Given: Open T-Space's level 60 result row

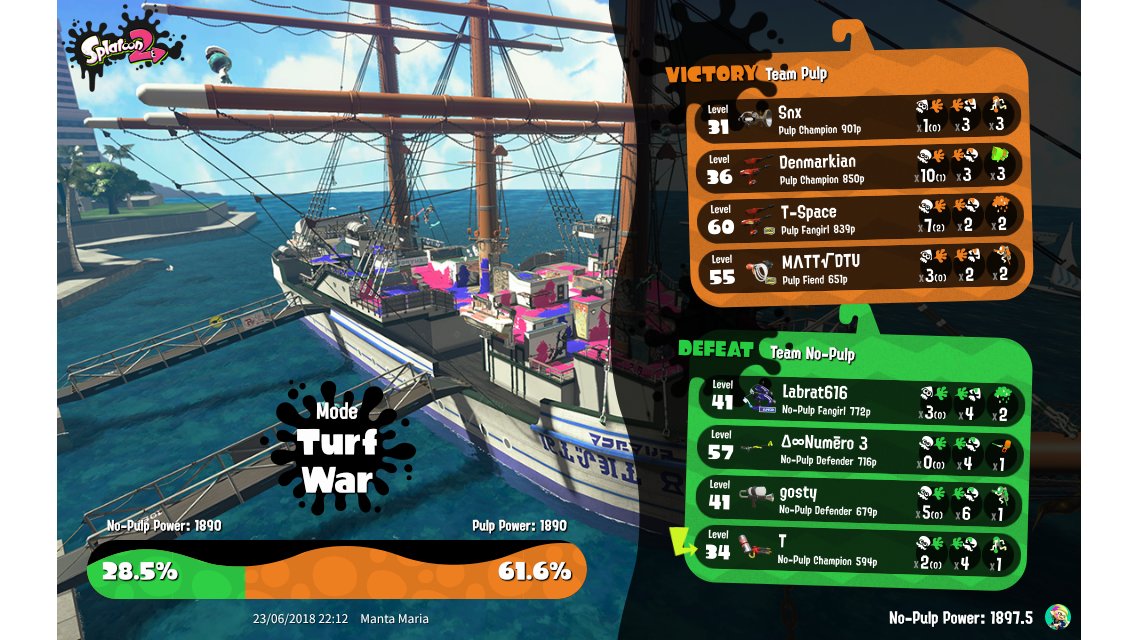Looking at the screenshot, I should click(860, 217).
